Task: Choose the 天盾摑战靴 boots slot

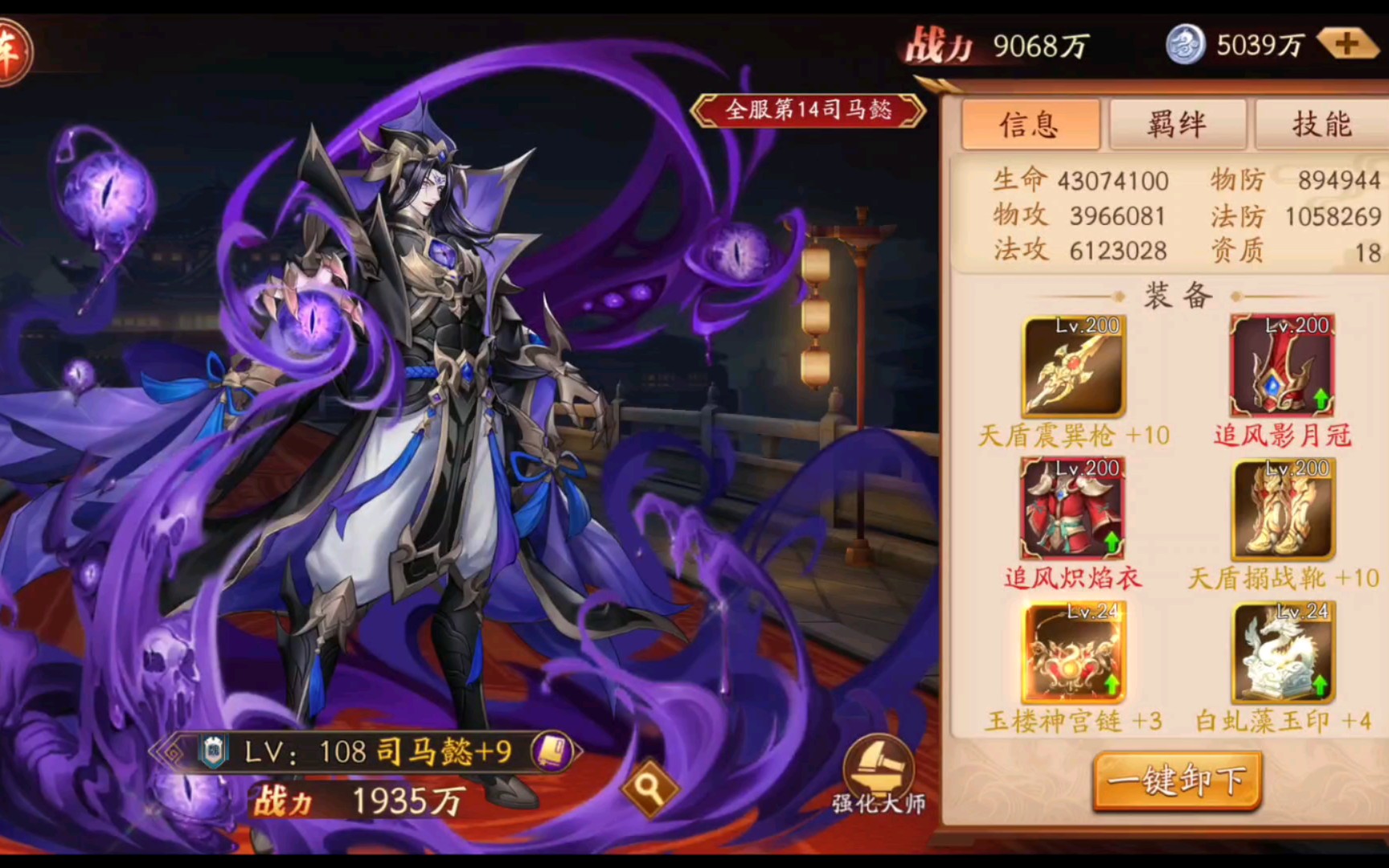Action: point(1283,509)
